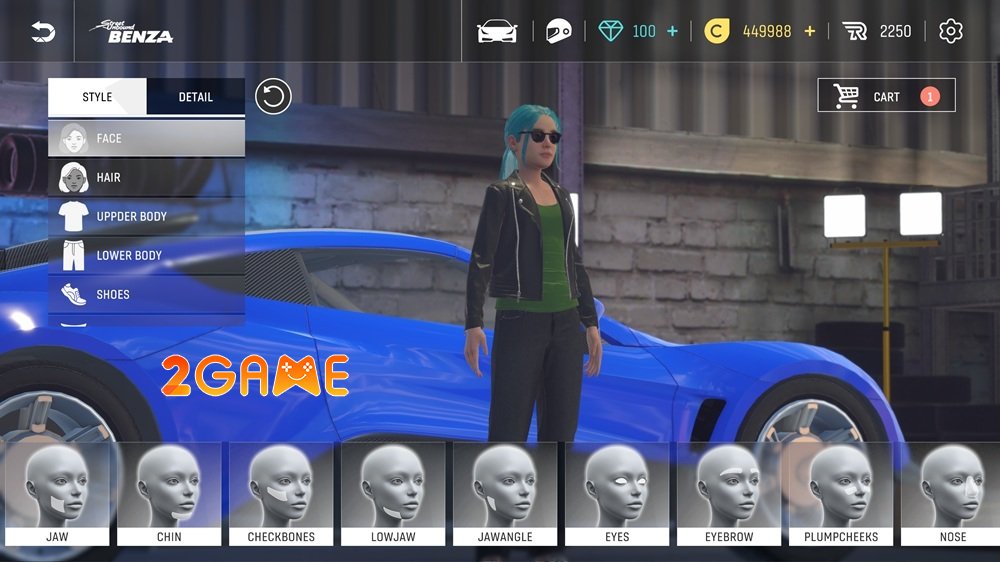
Task: Select the Style tab
Action: (97, 97)
